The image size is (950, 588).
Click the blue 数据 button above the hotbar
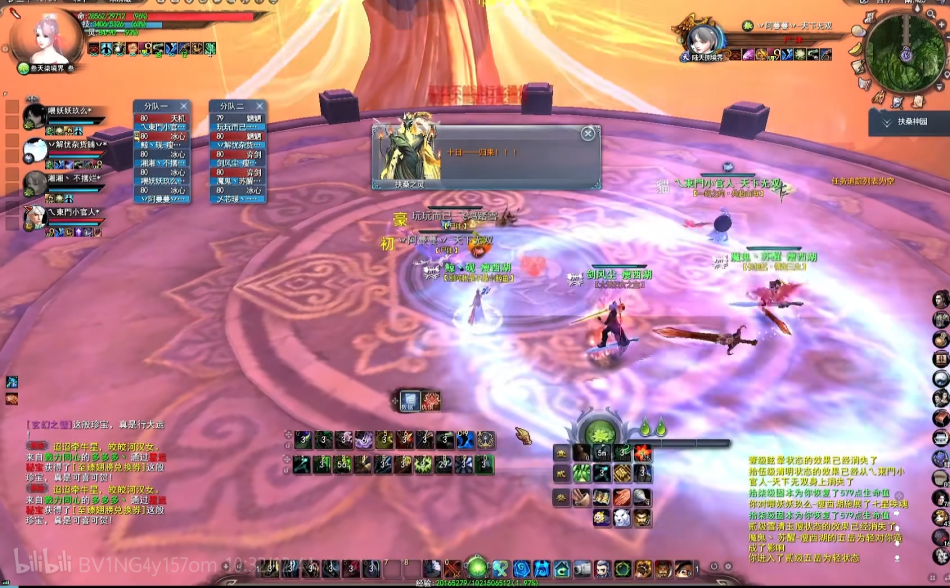pos(409,399)
